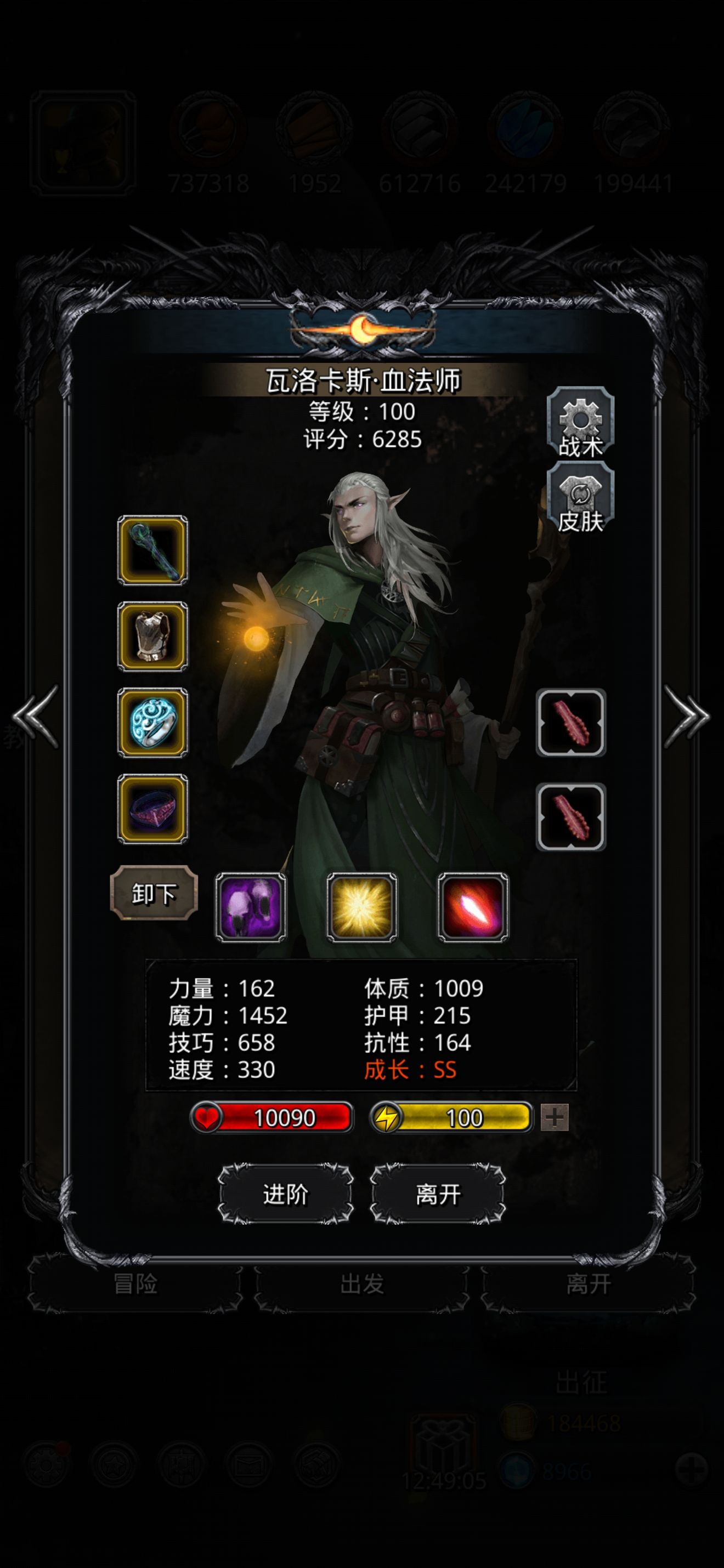
Task: Open the 战术 tactics settings
Action: coord(580,423)
